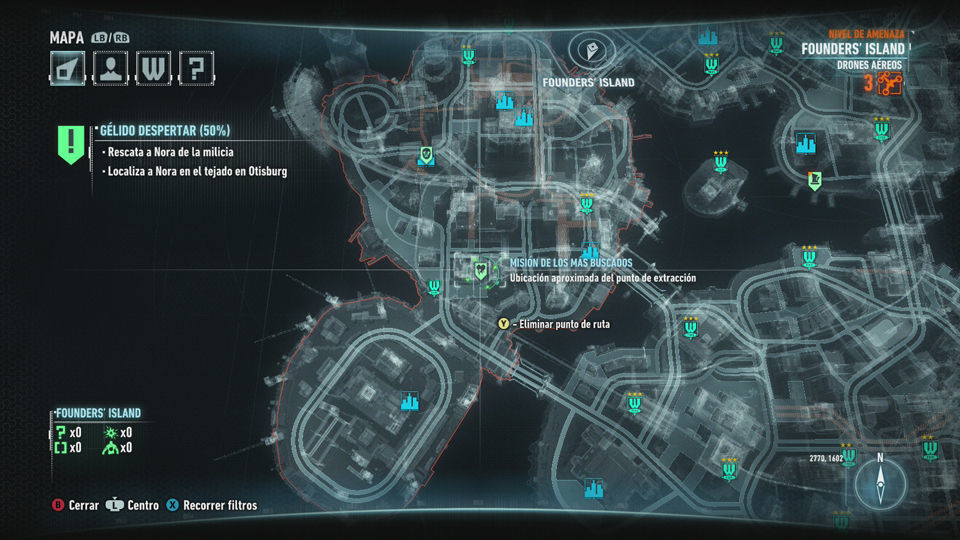Select the Founders' Island legend header
Screen dimensions: 960x540
(x=98, y=413)
